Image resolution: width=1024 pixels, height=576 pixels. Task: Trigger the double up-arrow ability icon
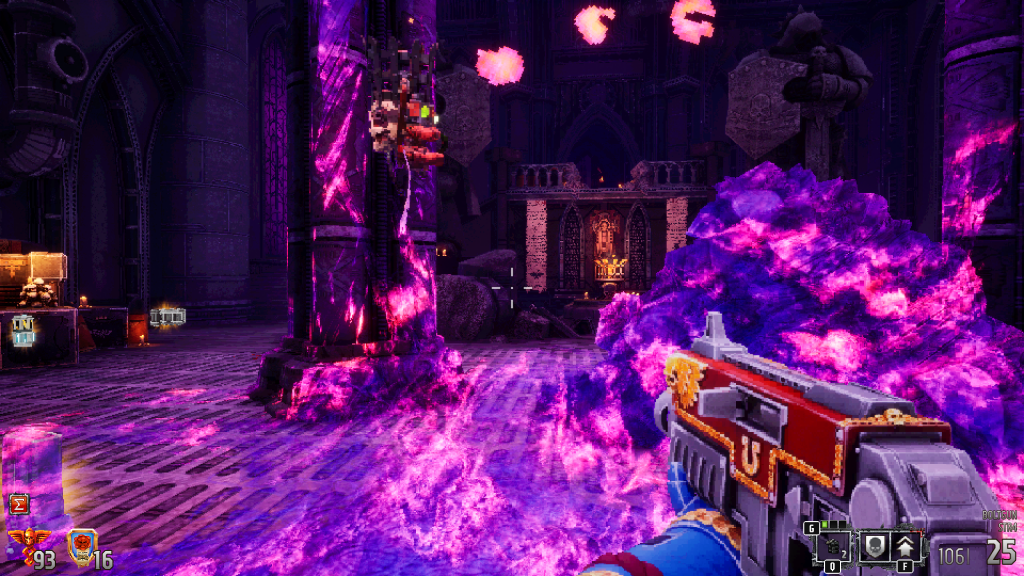point(906,546)
